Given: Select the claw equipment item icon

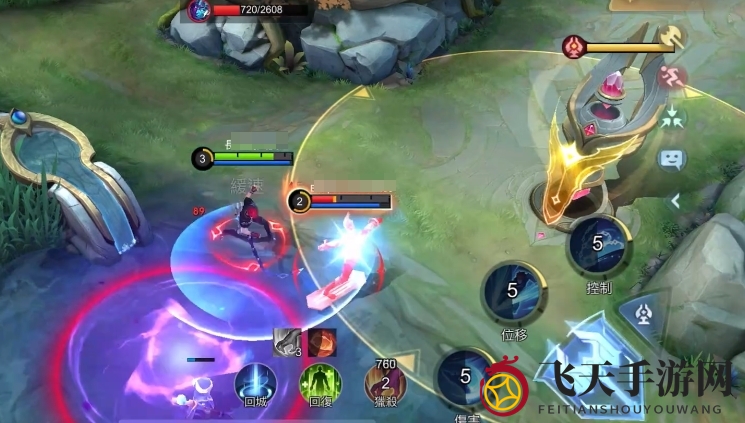Looking at the screenshot, I should click(x=288, y=342).
